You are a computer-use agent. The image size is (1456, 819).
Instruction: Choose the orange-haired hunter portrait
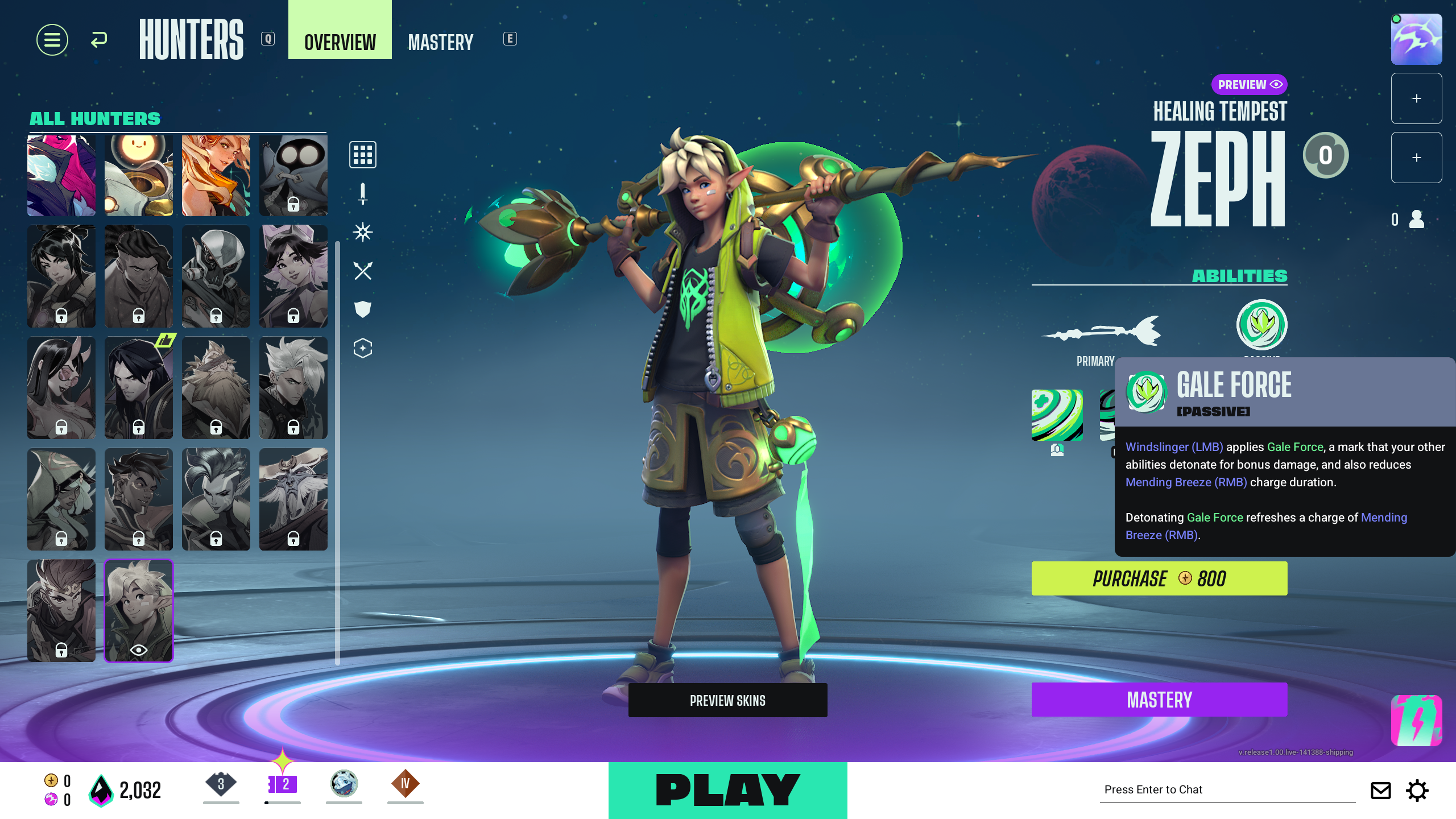pos(216,175)
